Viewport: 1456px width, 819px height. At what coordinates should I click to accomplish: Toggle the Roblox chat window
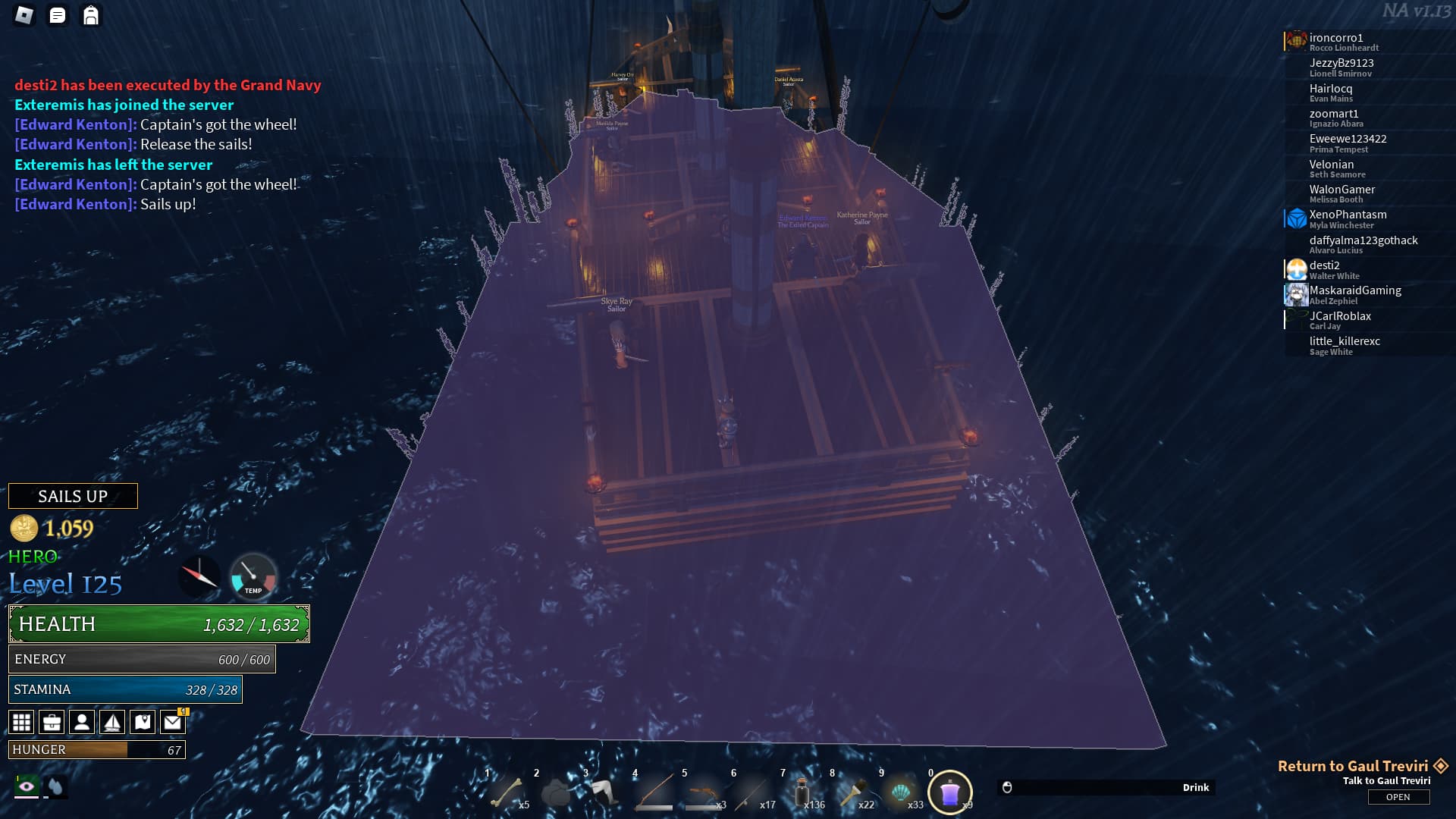click(x=58, y=15)
